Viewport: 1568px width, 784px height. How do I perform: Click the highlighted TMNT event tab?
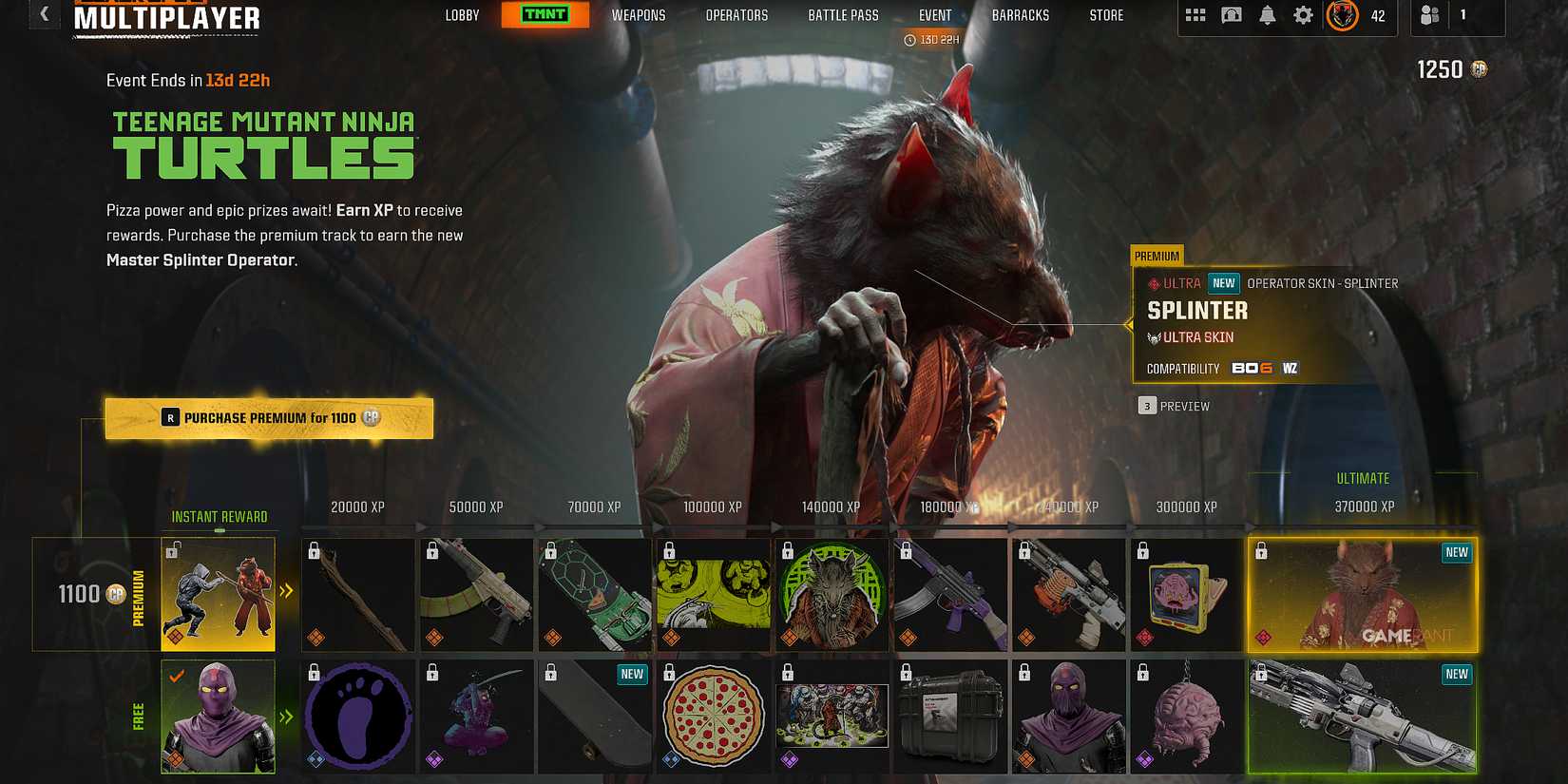[545, 15]
